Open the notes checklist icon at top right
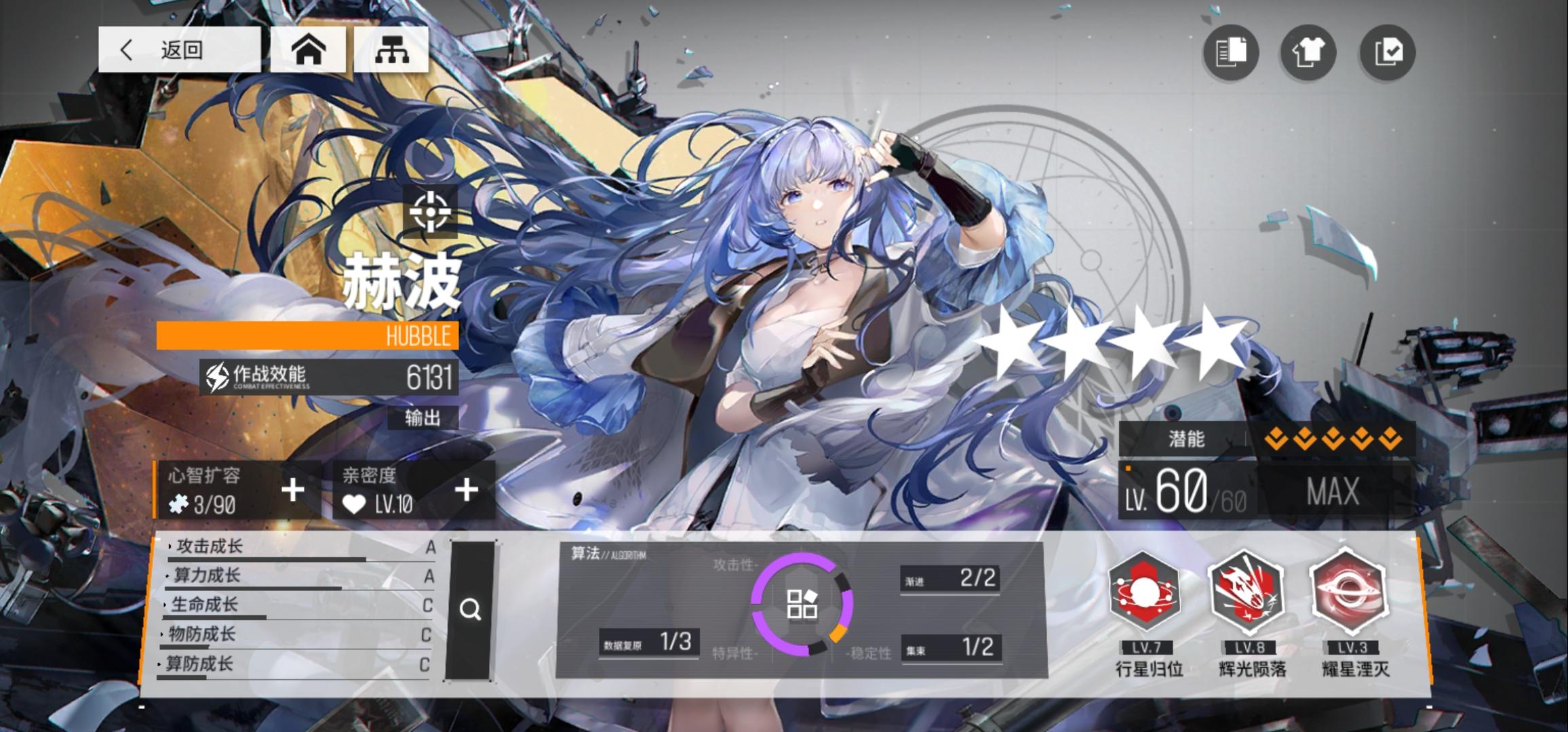This screenshot has height=732, width=1568. coord(1386,53)
